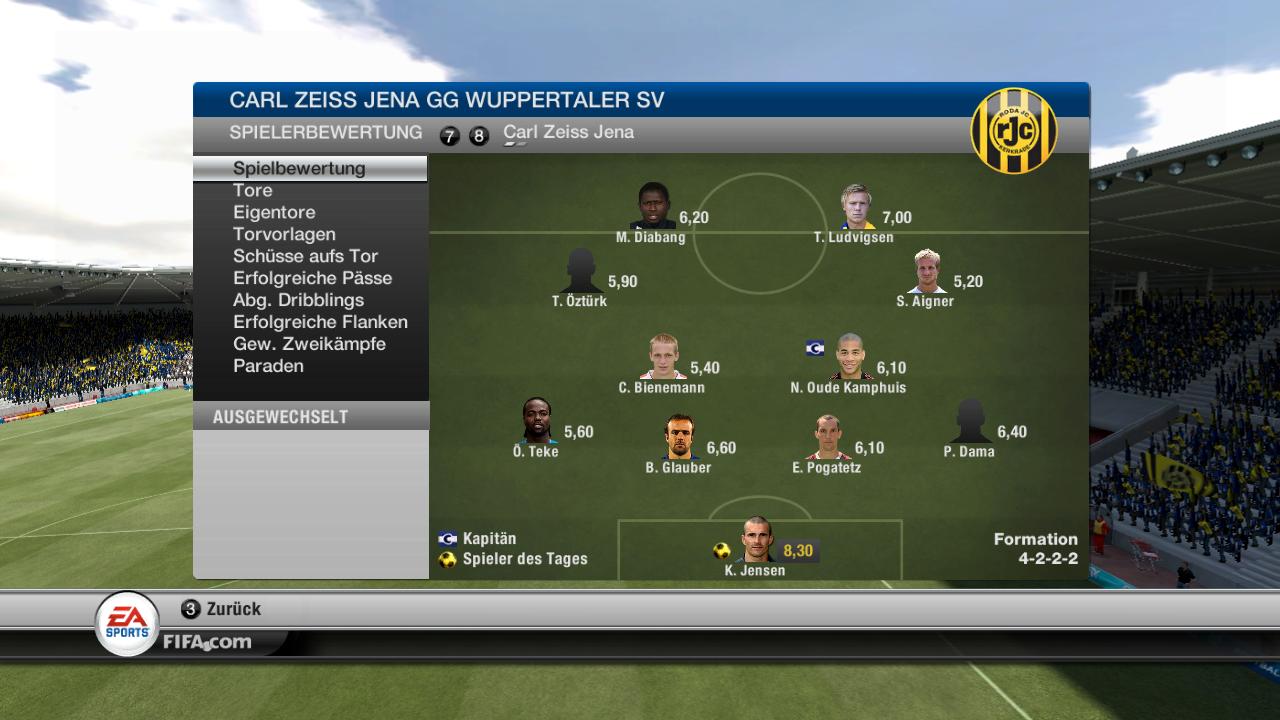Viewport: 1280px width, 720px height.
Task: Choose captain N. Oude Kamphuis portrait
Action: (x=850, y=357)
